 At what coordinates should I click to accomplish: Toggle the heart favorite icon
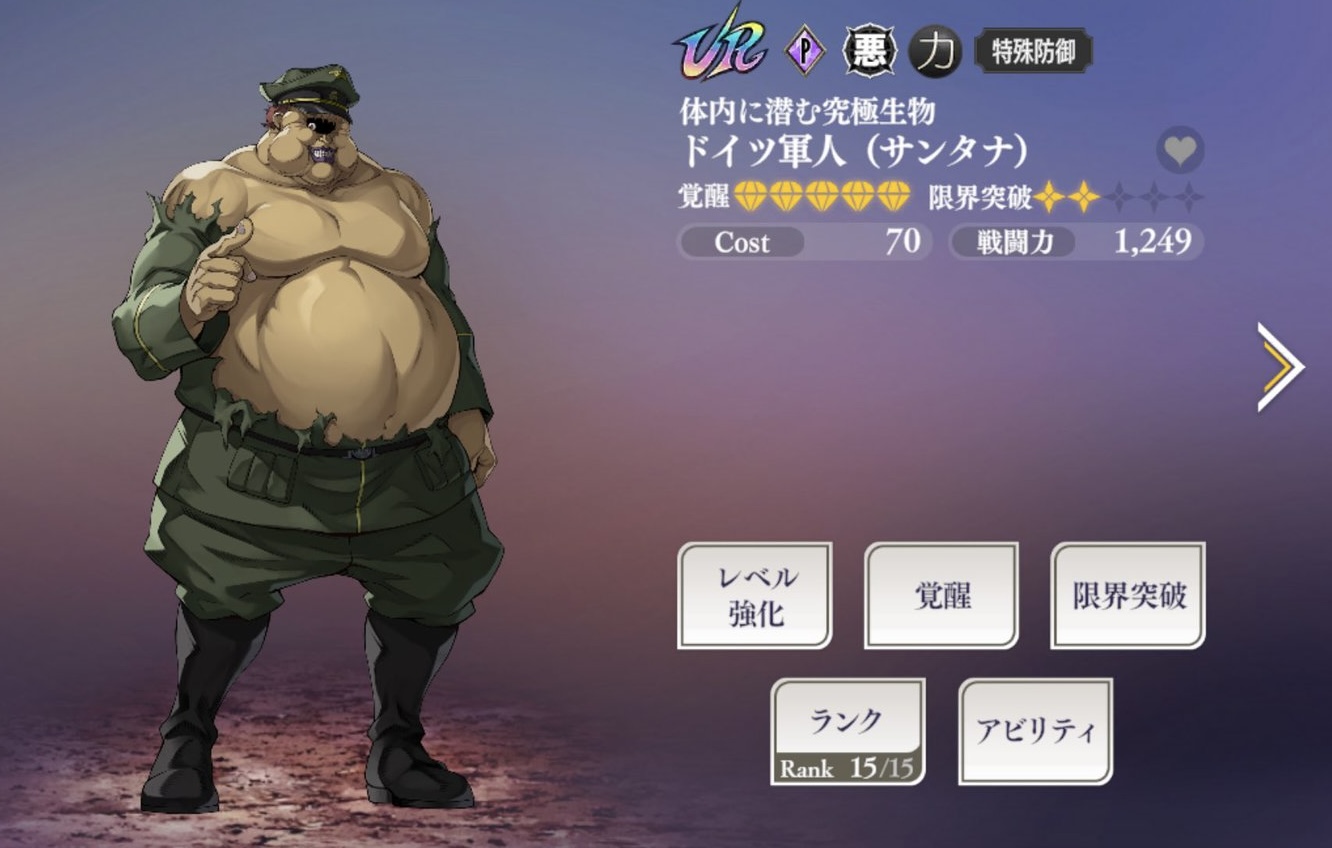click(x=1180, y=151)
